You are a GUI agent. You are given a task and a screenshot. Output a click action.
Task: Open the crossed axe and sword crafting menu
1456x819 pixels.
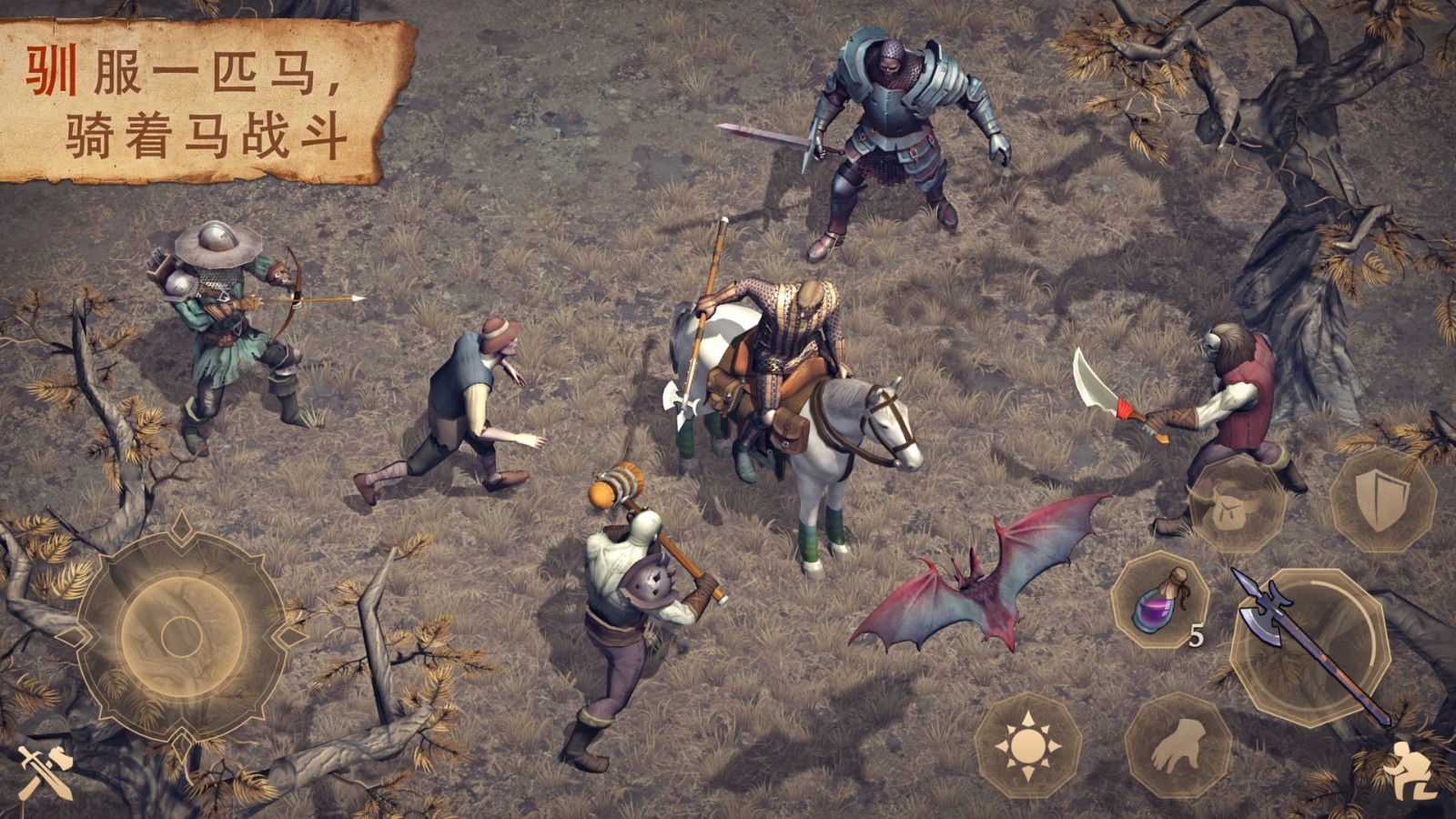(x=44, y=773)
